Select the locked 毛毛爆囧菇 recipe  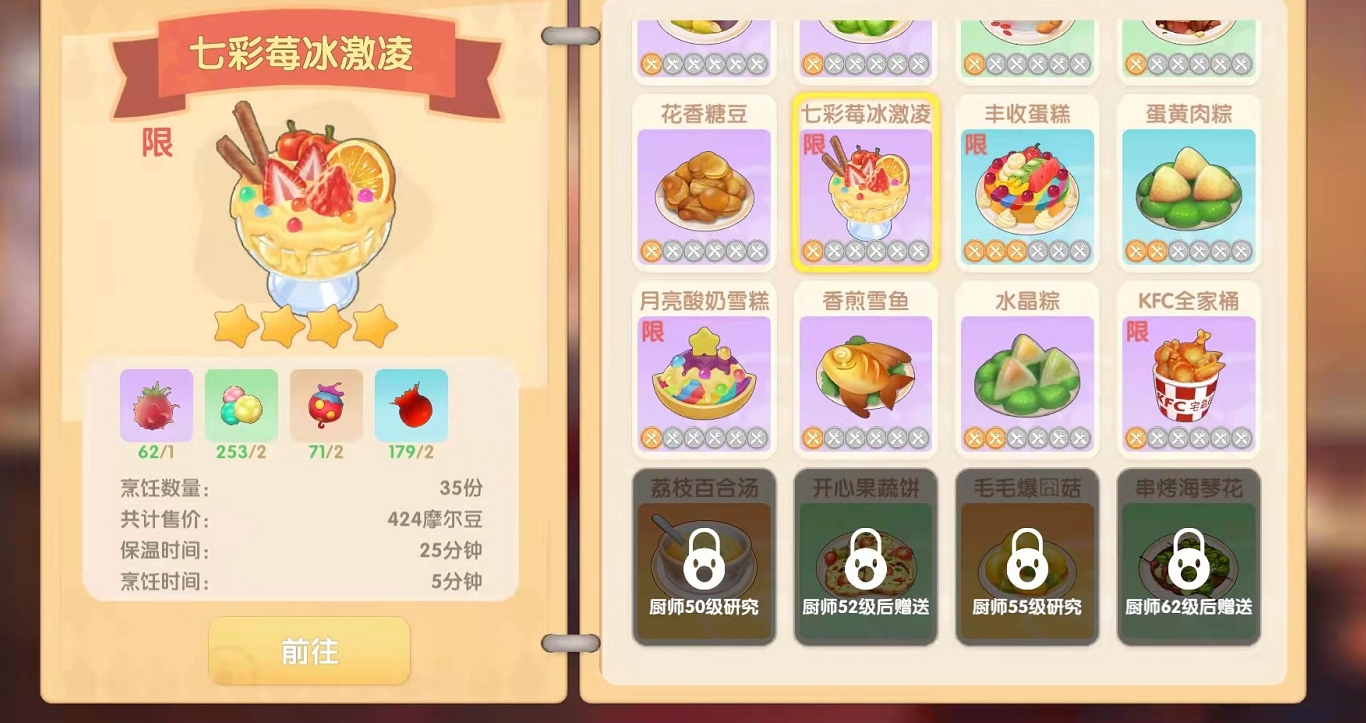click(1027, 557)
